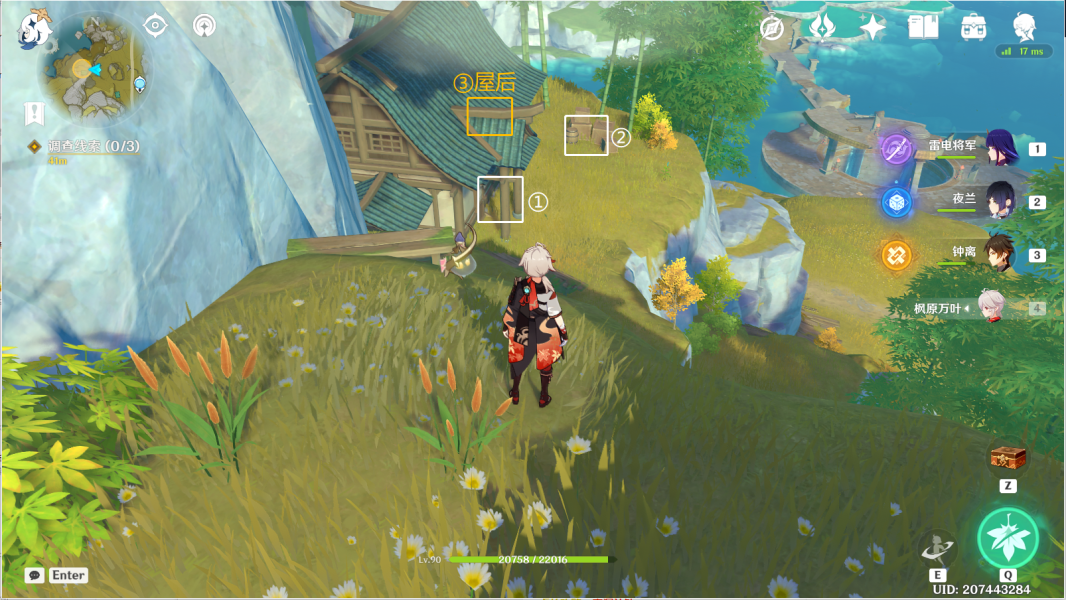The image size is (1066, 600).
Task: Open the winged emblem icon in the top bar
Action: [822, 27]
